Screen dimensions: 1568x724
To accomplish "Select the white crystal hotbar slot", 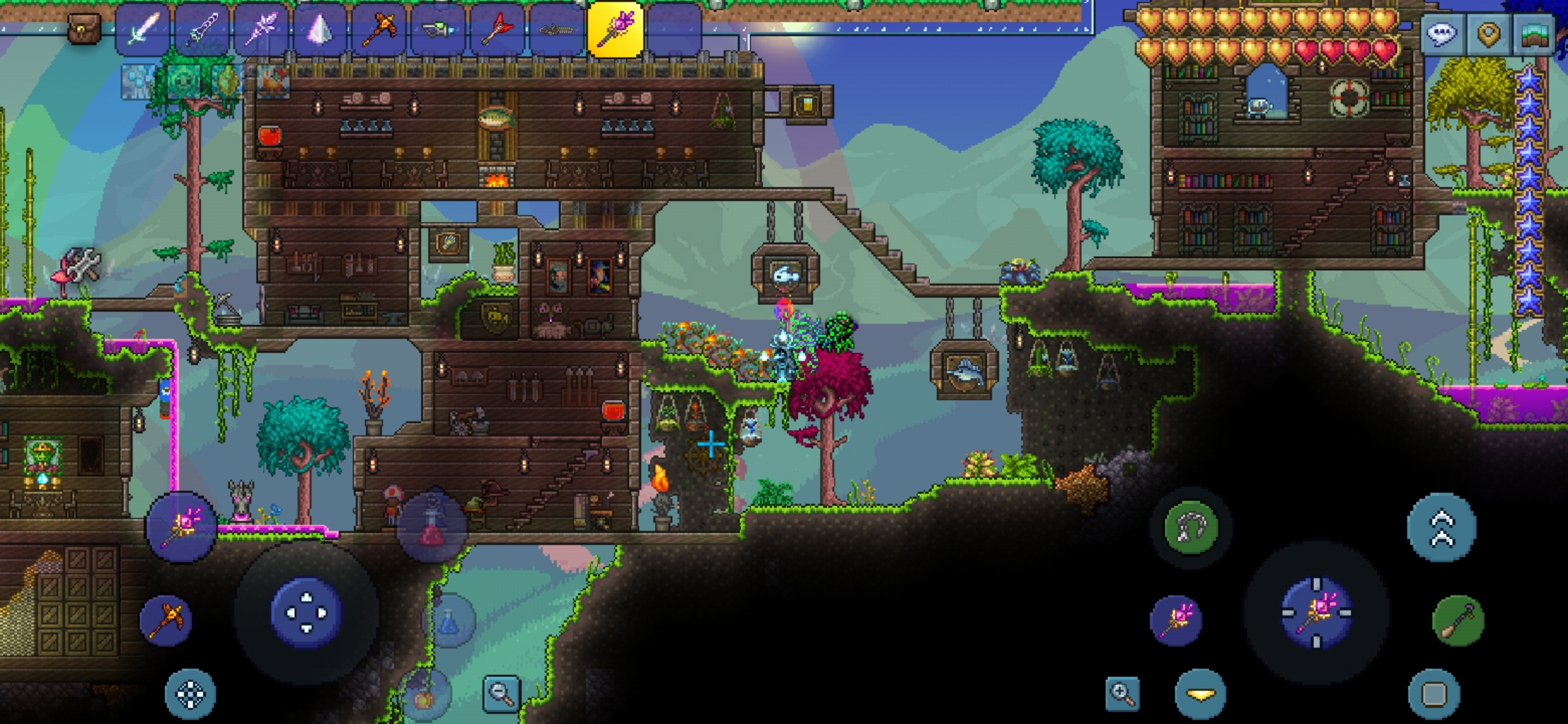I will coord(320,29).
